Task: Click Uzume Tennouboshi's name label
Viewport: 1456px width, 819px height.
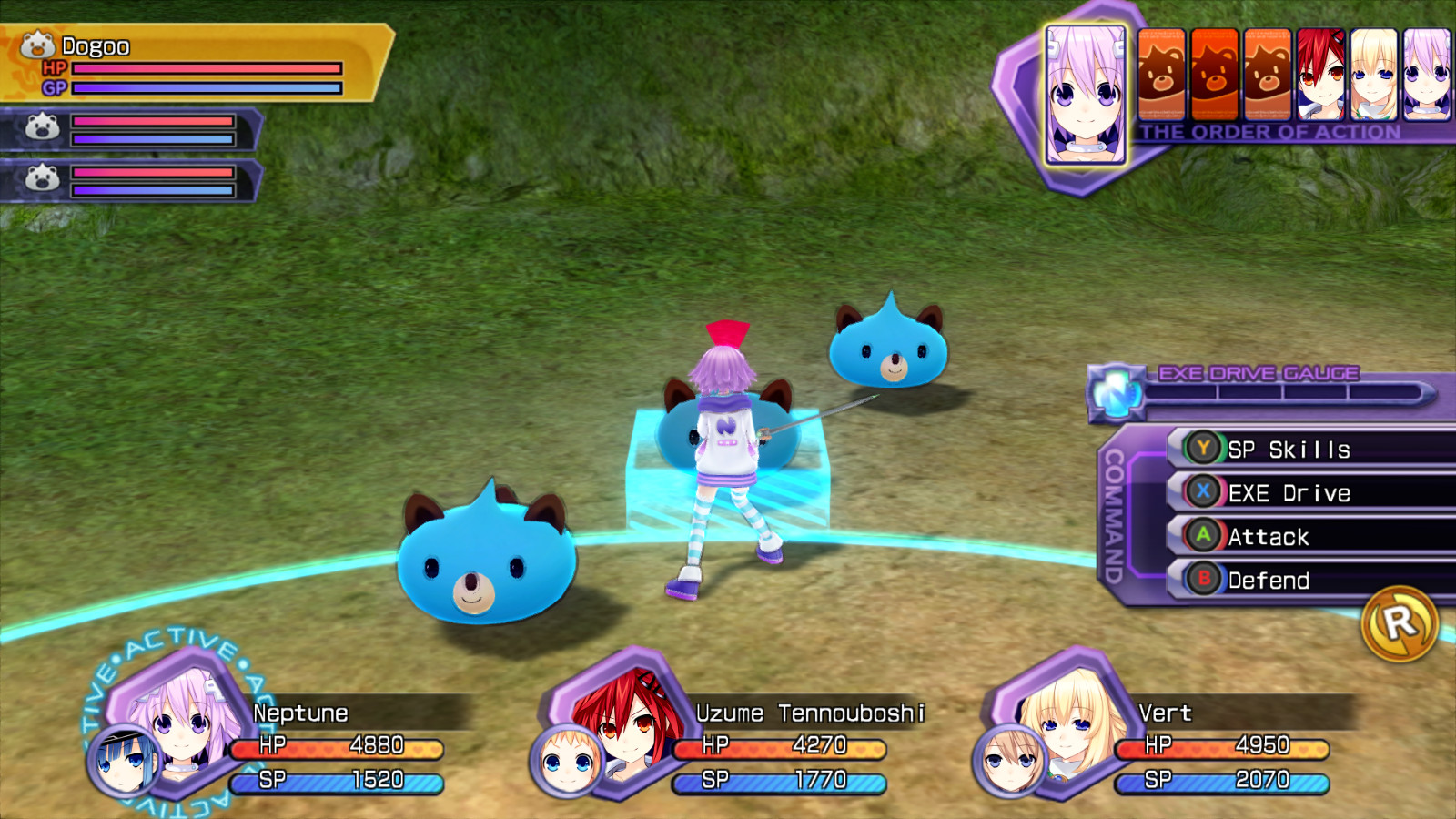Action: (810, 715)
